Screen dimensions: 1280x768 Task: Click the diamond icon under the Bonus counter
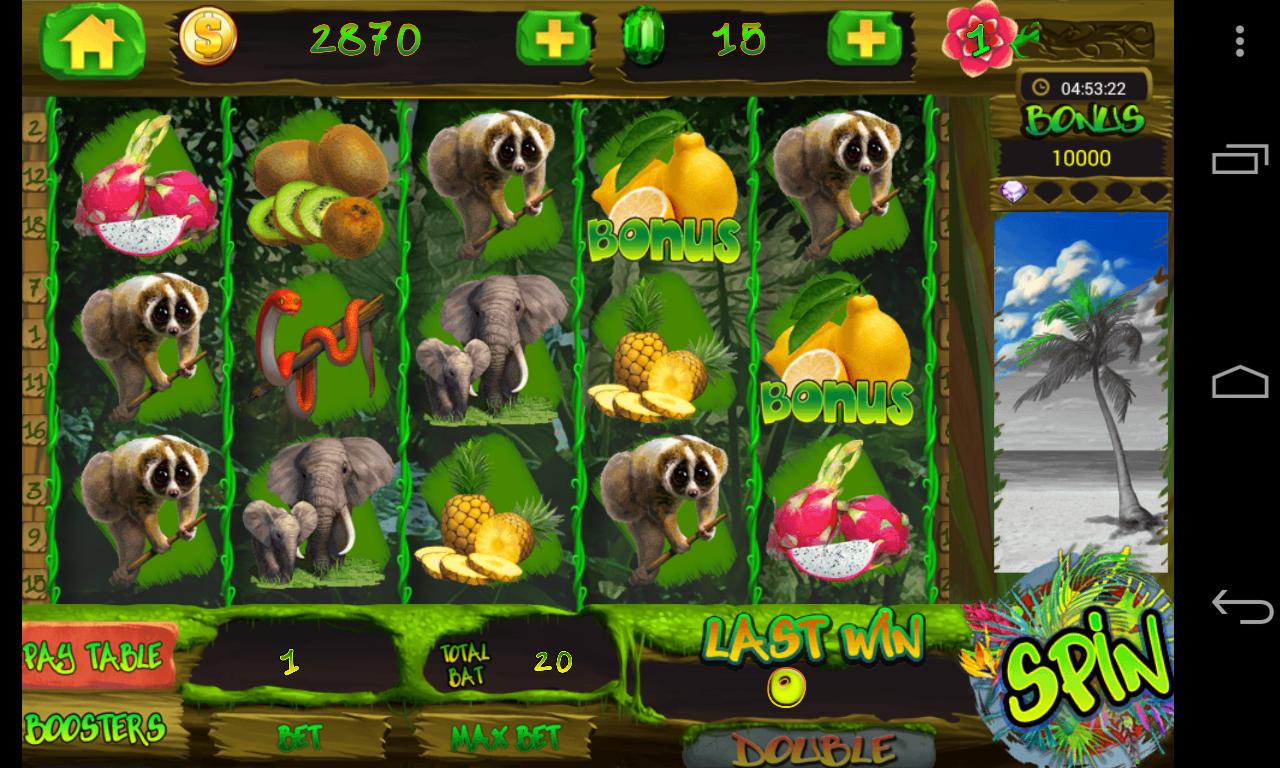(x=1015, y=189)
